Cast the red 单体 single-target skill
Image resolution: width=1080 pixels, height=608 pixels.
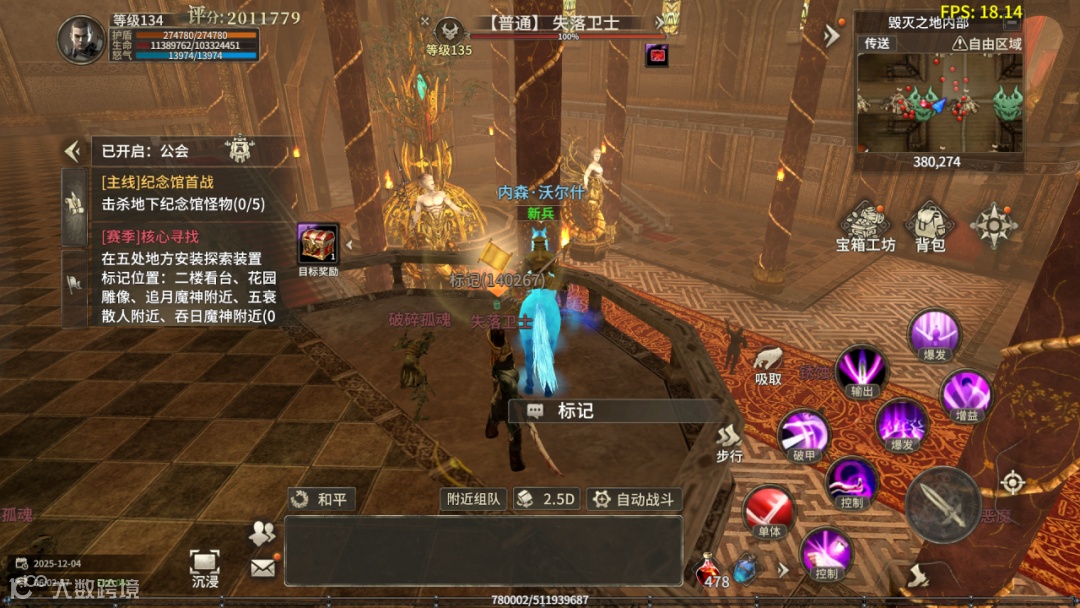(x=768, y=511)
